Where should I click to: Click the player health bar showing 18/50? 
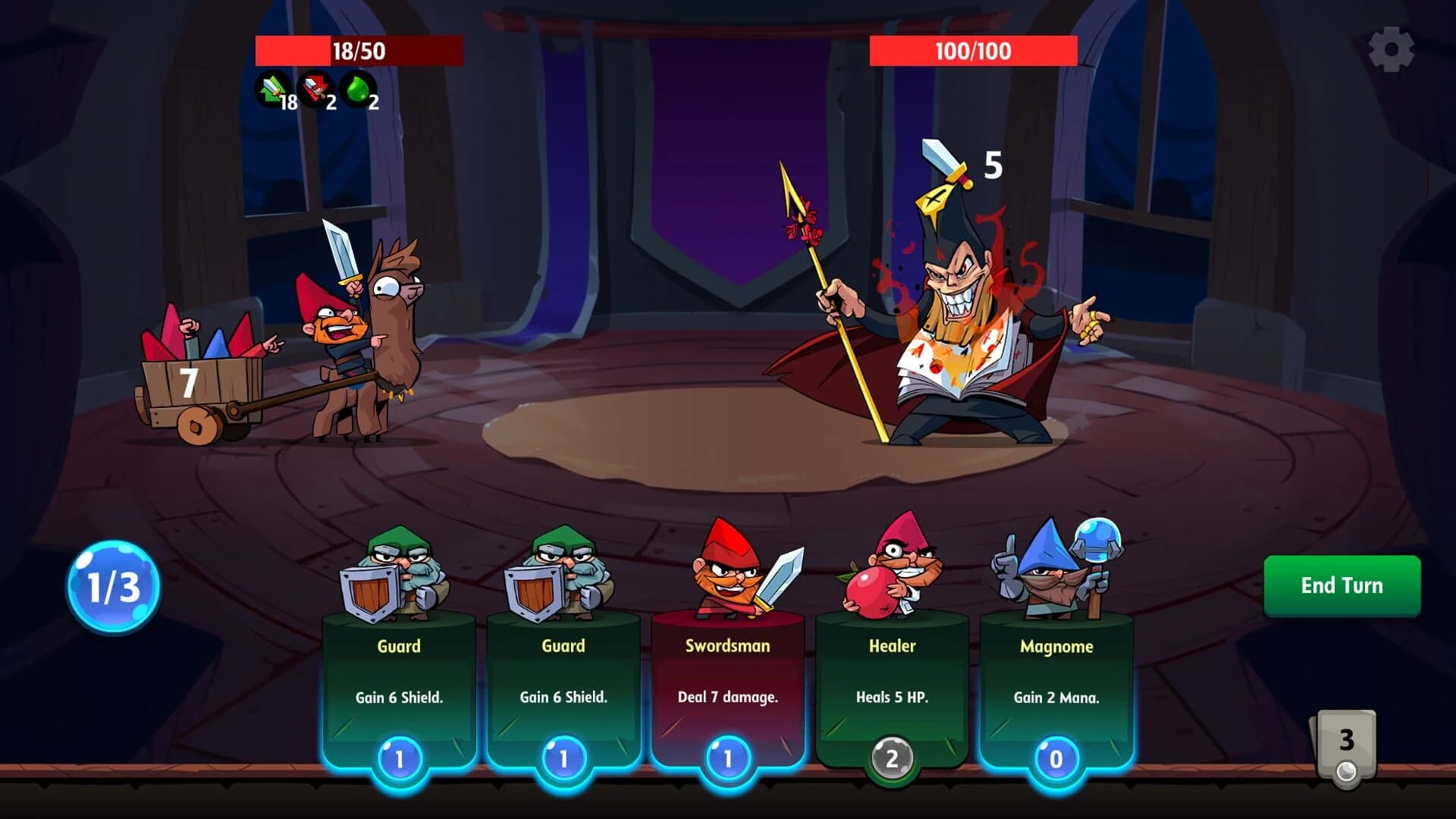click(x=358, y=52)
